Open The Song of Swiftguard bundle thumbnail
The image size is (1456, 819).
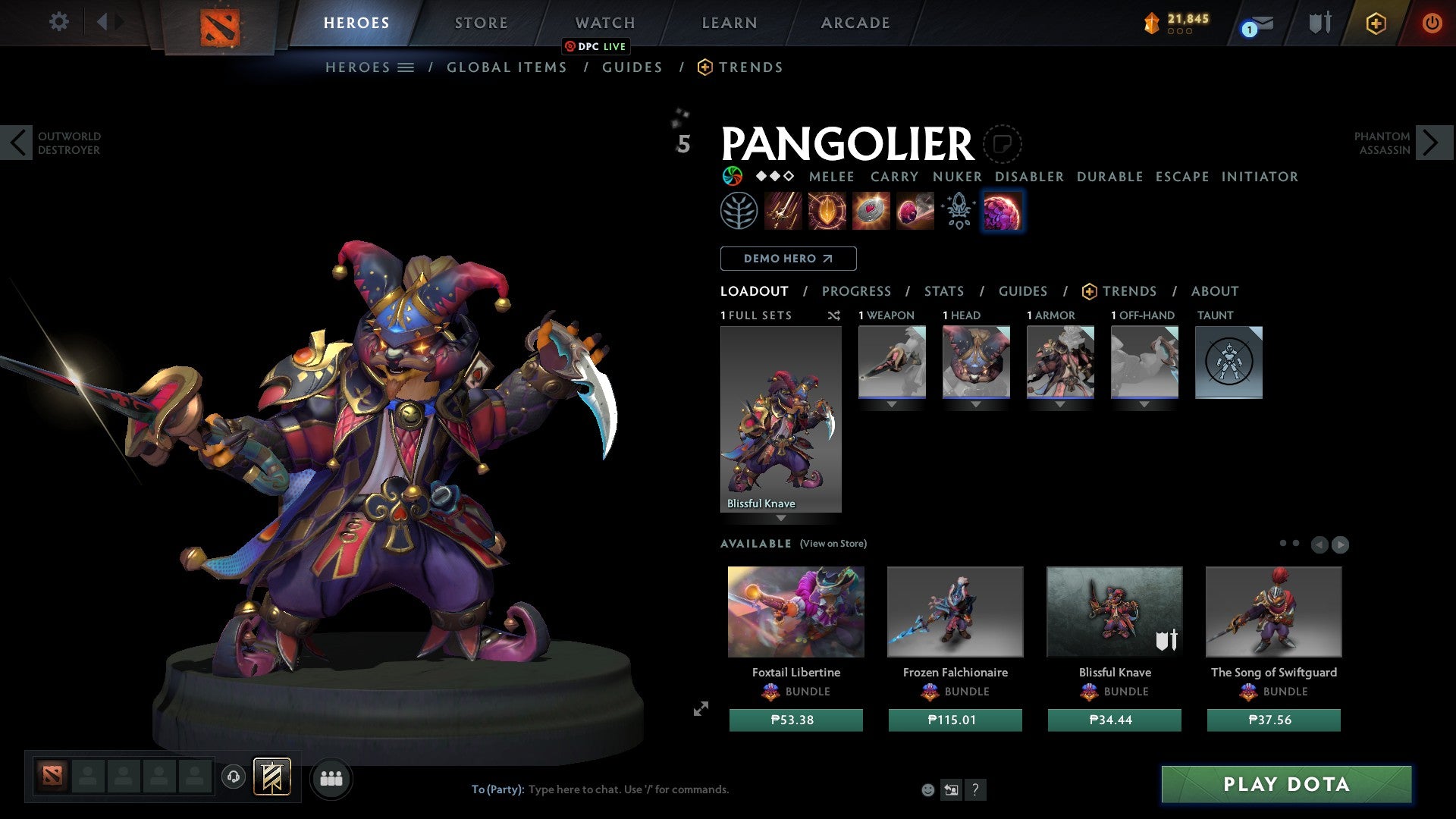1273,612
